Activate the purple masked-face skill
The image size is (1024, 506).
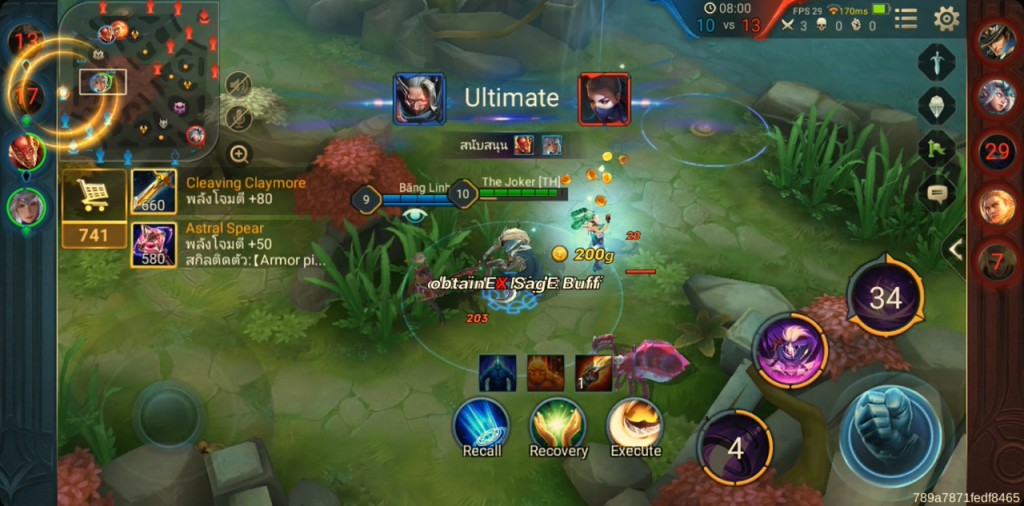pyautogui.click(x=790, y=349)
